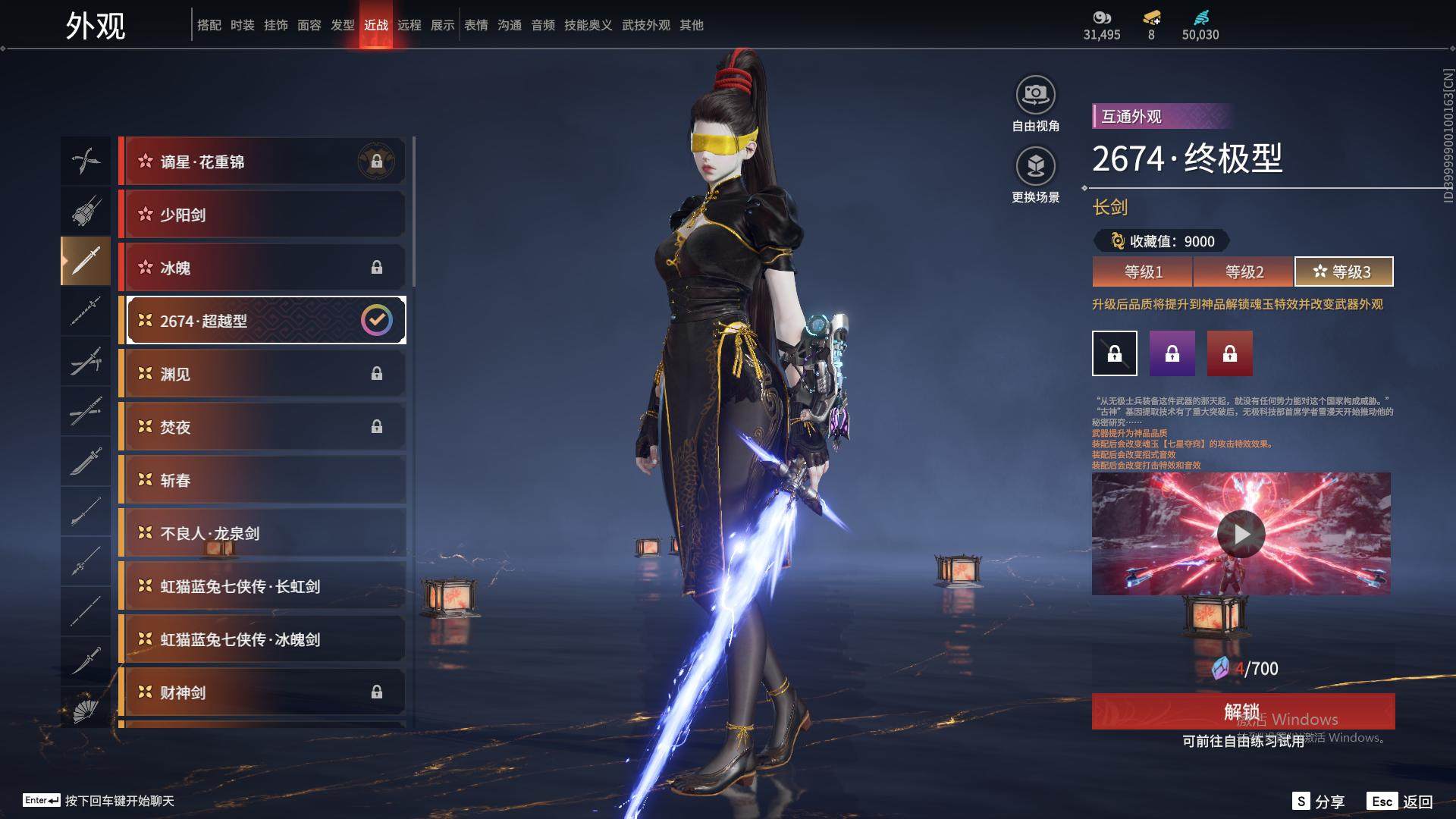Select the 发型 tab
1456x819 pixels.
pyautogui.click(x=342, y=25)
